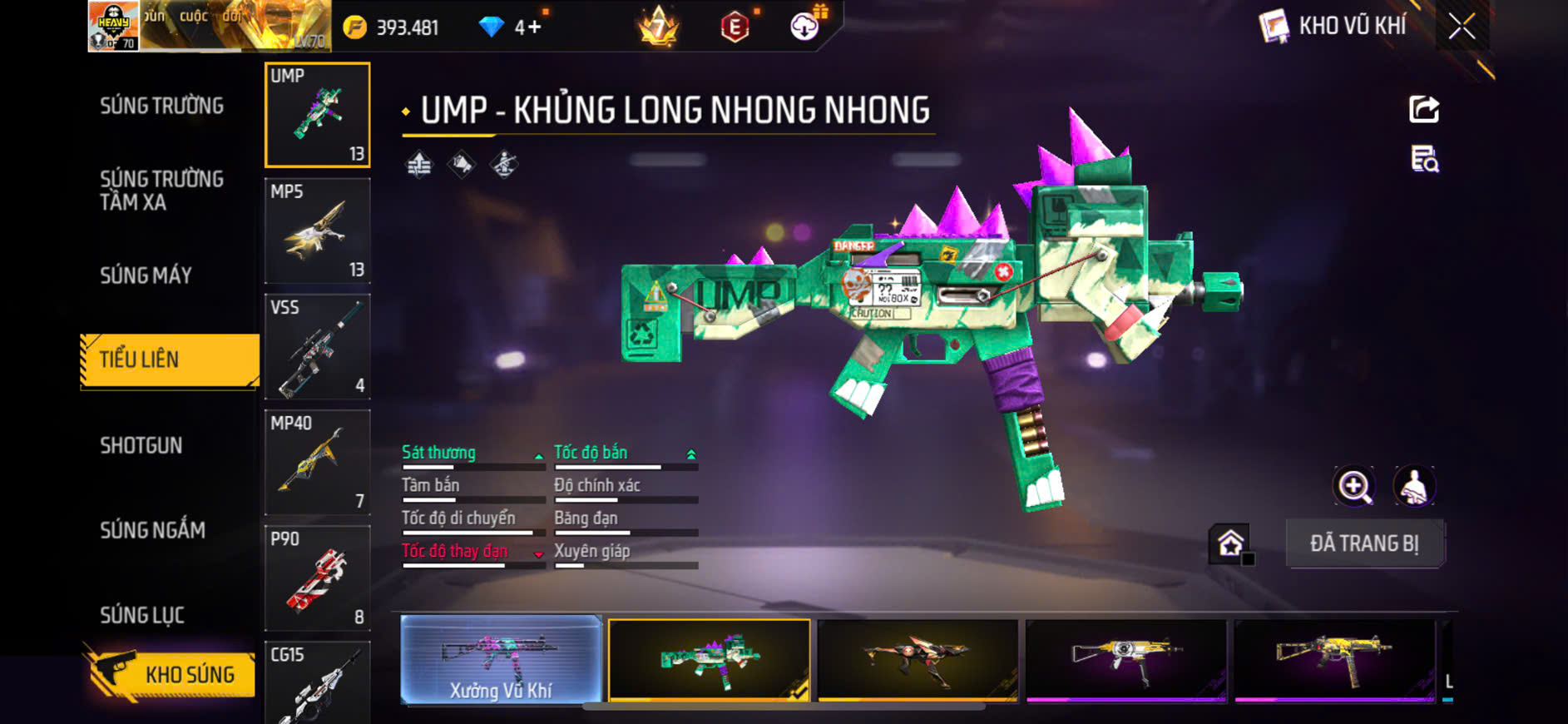Choose the MP5 weapon tile
The image size is (1568, 724).
pyautogui.click(x=317, y=231)
